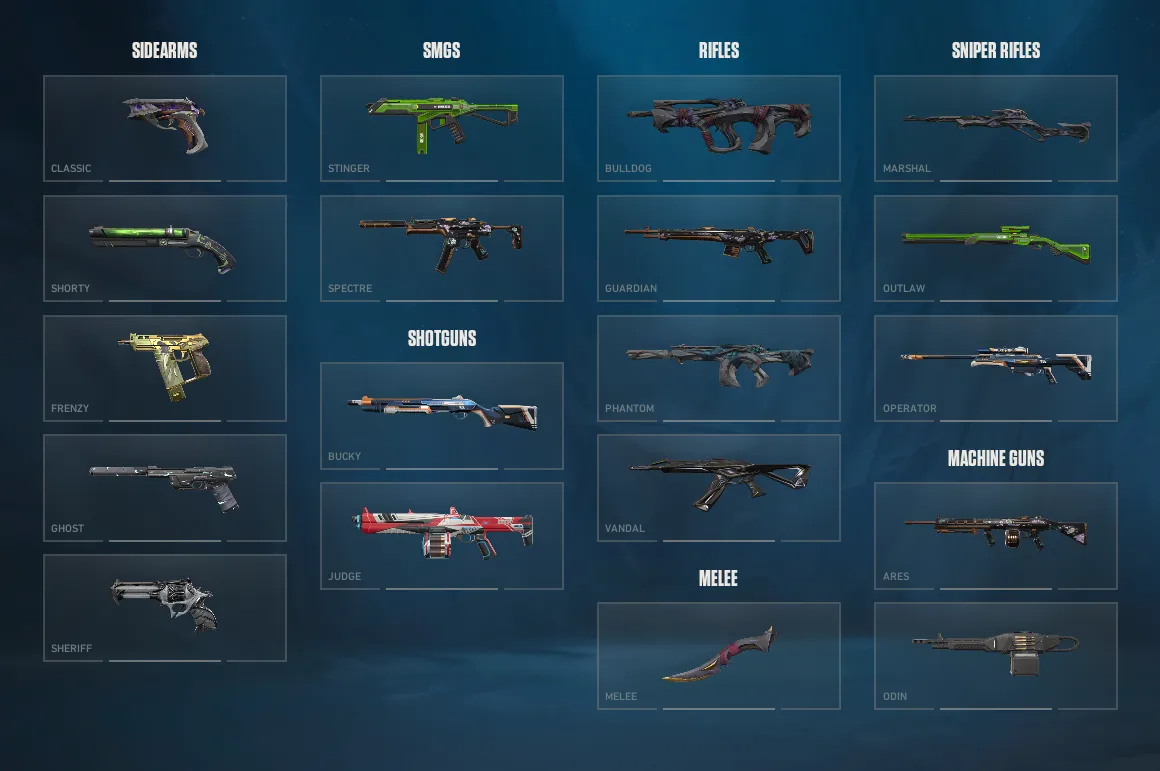Screen dimensions: 1160x771
Task: Open the Outlaw sniper slot
Action: click(996, 248)
